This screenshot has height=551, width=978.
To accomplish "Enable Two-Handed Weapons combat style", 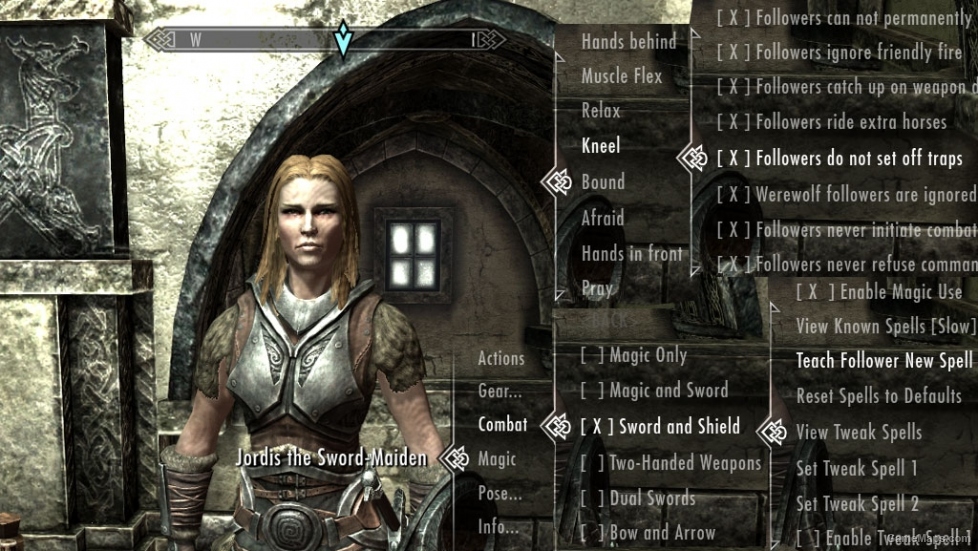I will pos(671,462).
